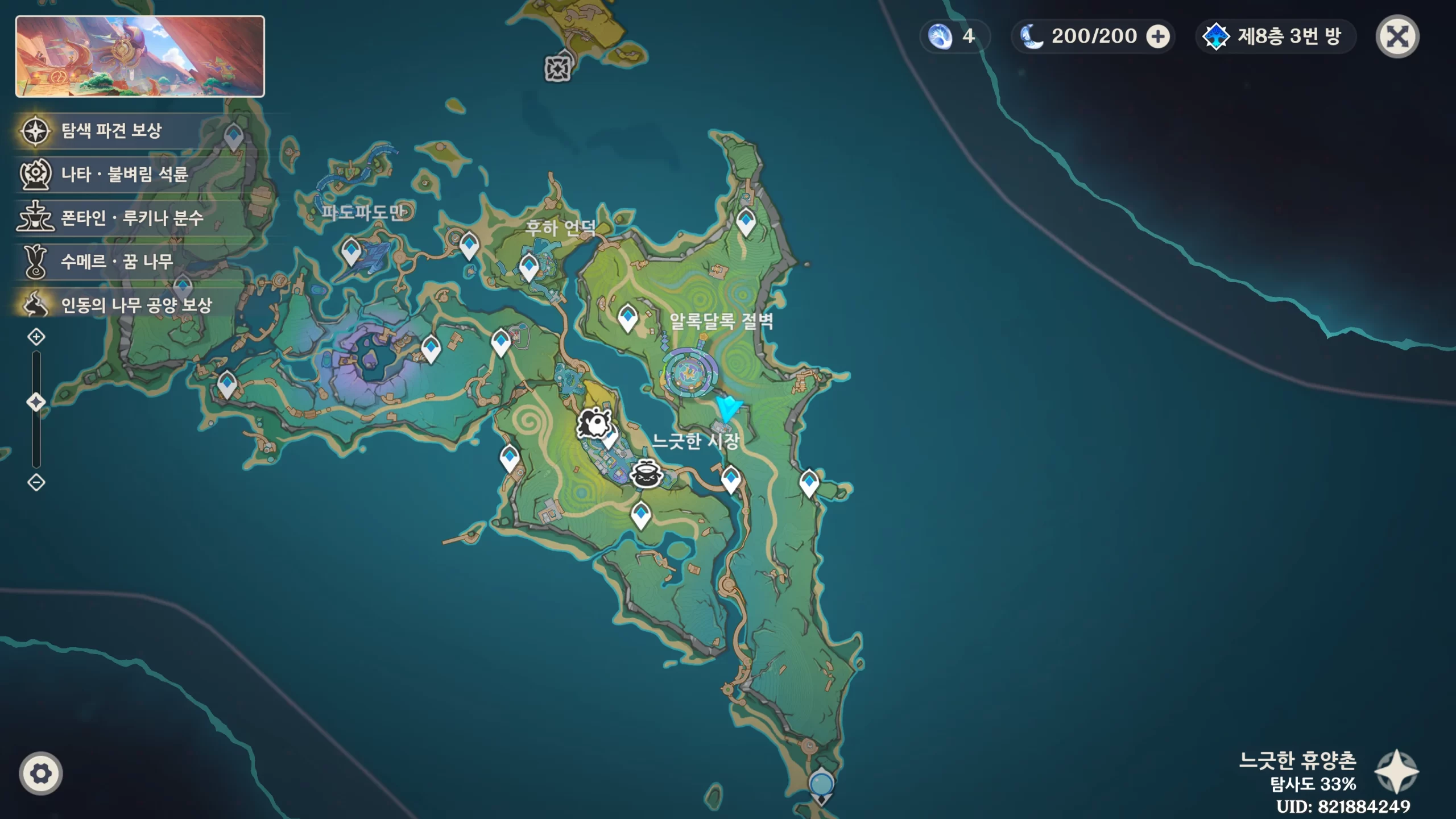Select 폰타인 · 루키나 분수 entry
Viewport: 1456px width, 819px height.
(x=131, y=218)
